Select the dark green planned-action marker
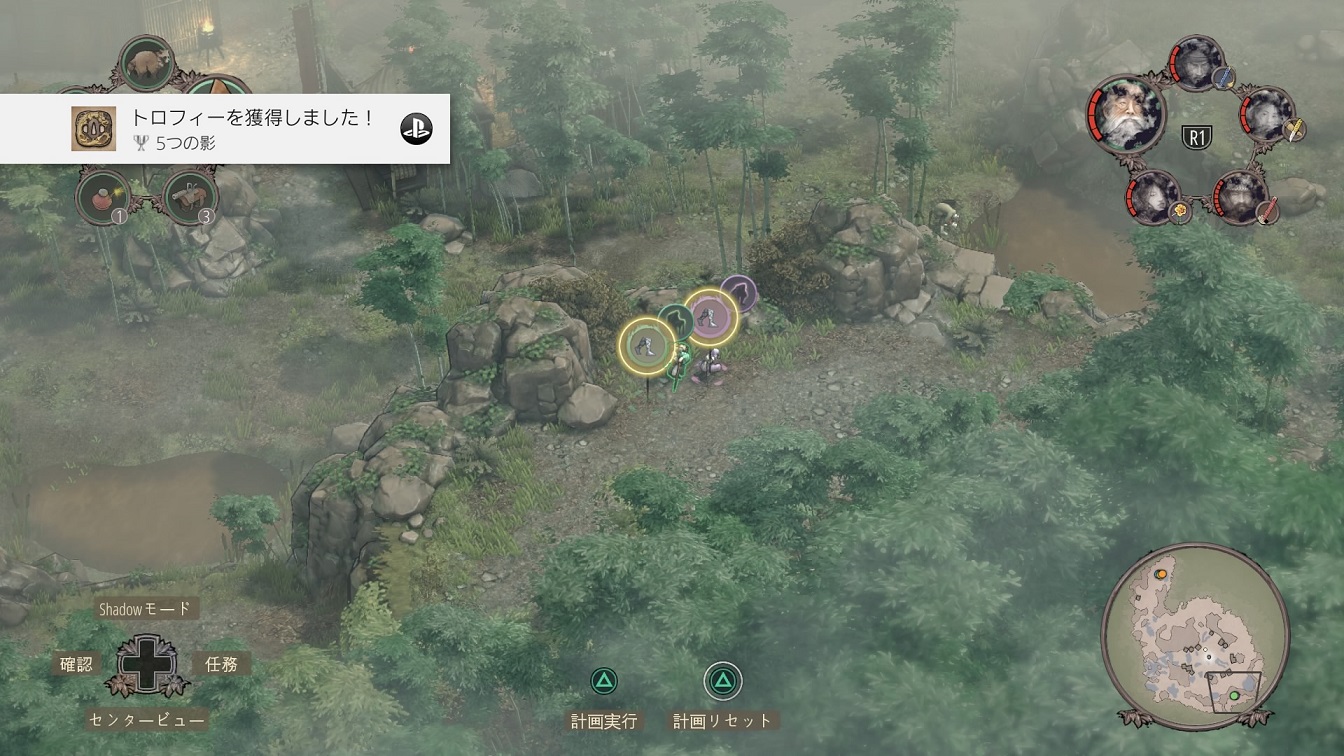This screenshot has height=756, width=1344. point(677,322)
